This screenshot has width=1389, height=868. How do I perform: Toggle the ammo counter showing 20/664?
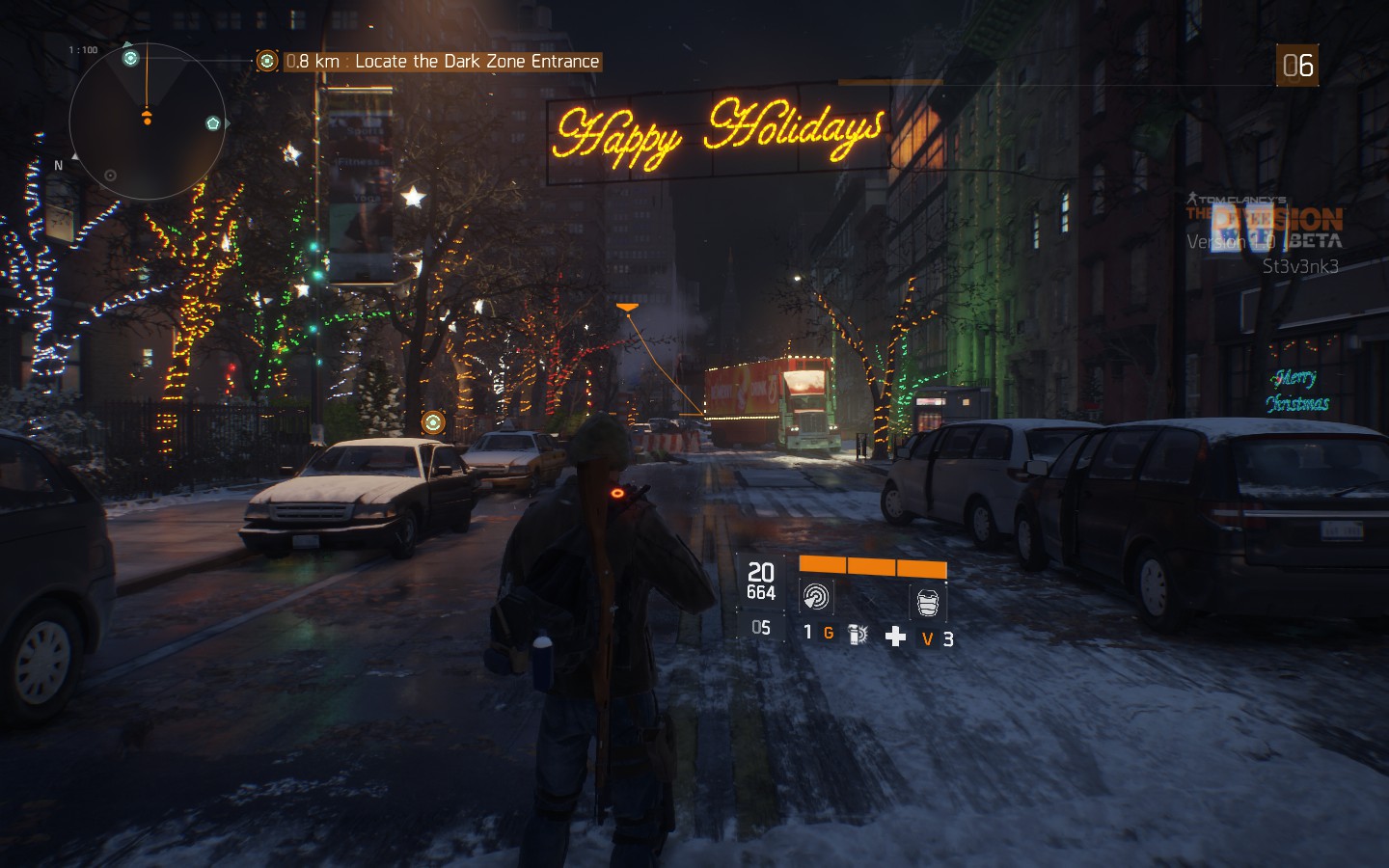[x=760, y=582]
